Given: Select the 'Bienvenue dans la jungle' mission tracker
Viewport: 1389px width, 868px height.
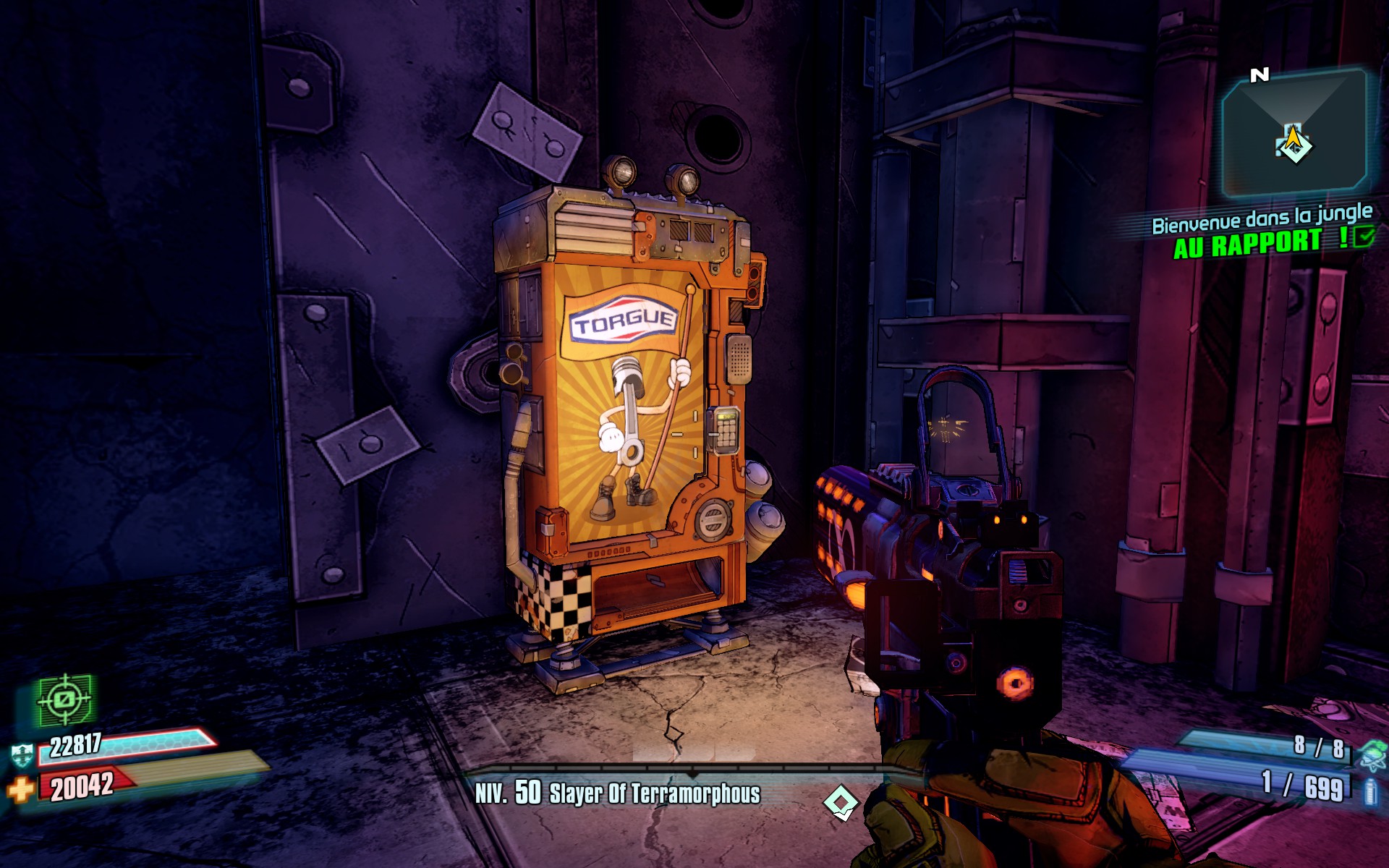Looking at the screenshot, I should [1262, 218].
